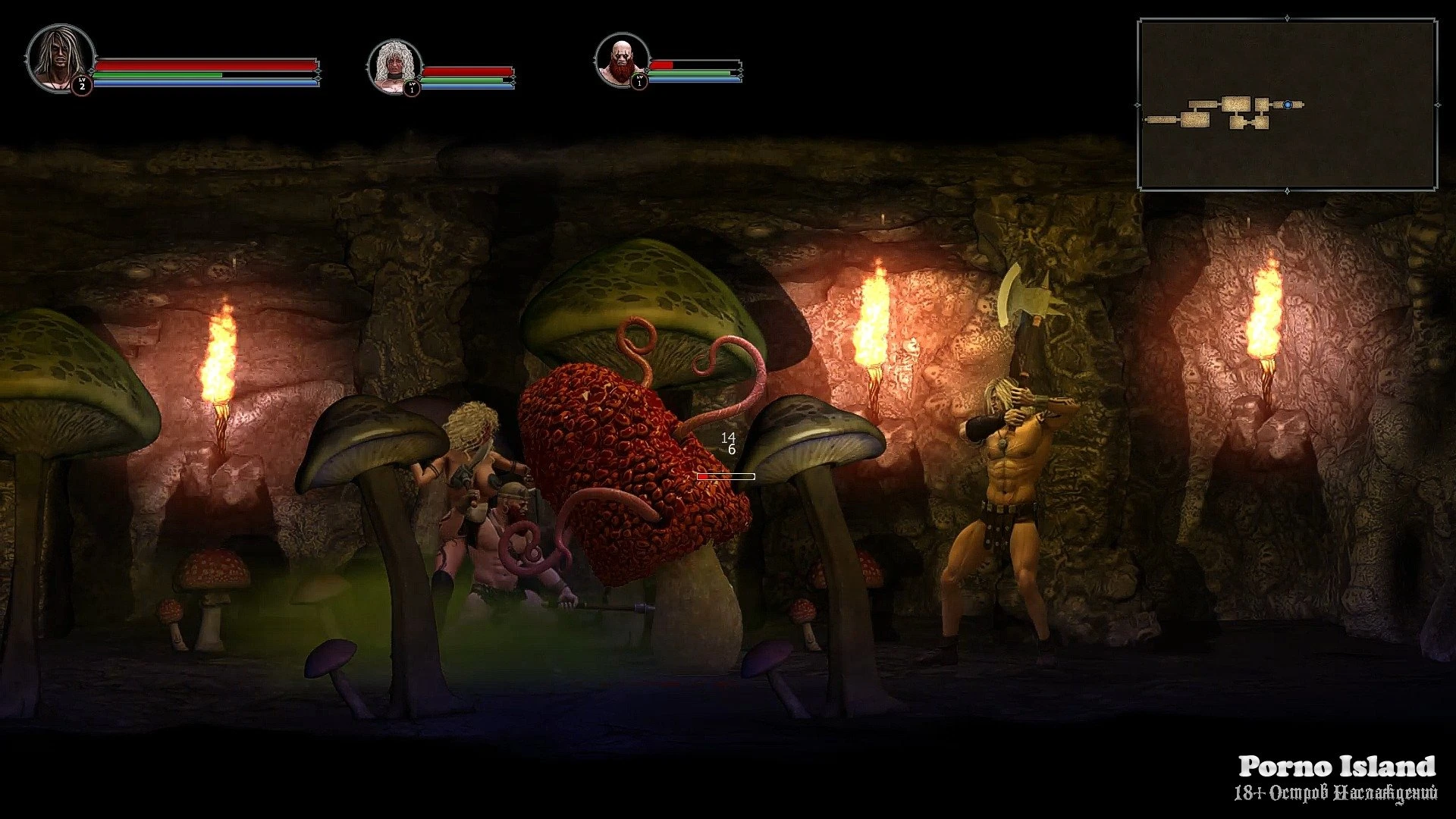The width and height of the screenshot is (1456, 819).
Task: Select the long-haired hero portrait
Action: point(59,58)
